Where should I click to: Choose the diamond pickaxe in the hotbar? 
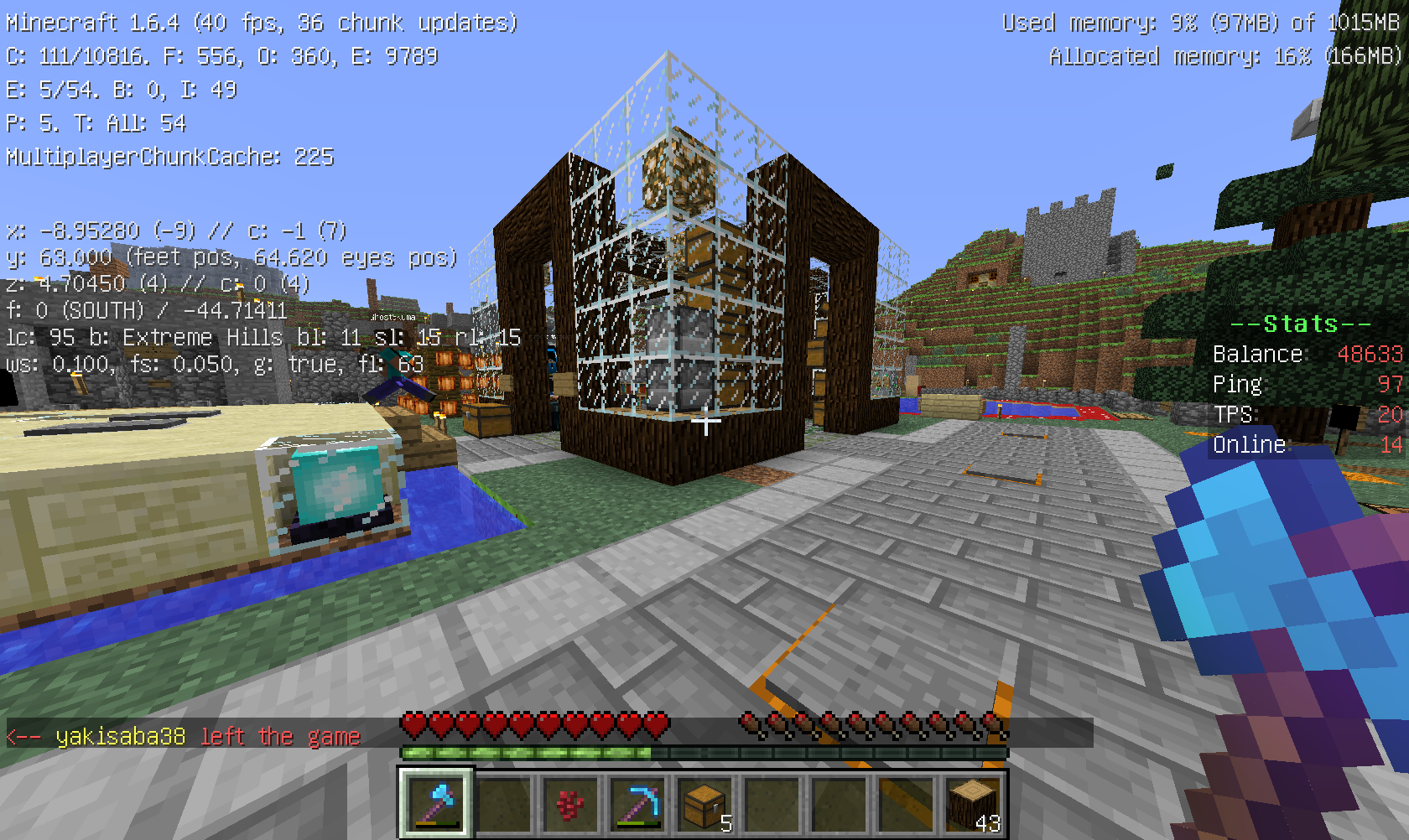coord(637,805)
